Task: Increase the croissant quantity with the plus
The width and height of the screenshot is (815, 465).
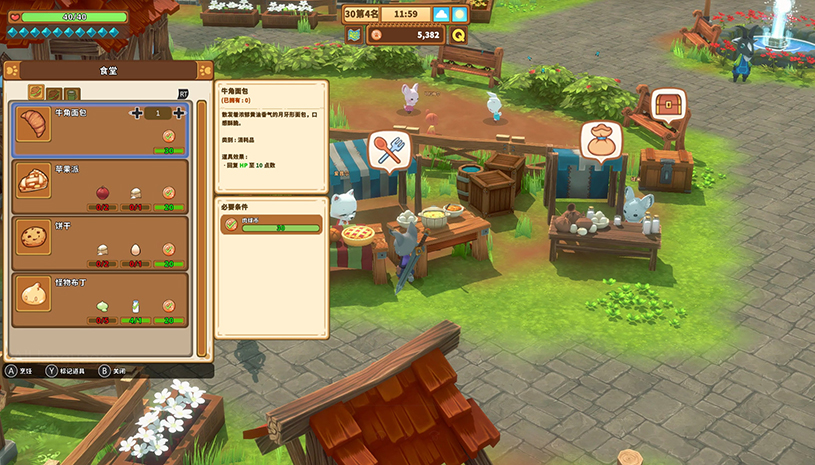Action: (179, 113)
